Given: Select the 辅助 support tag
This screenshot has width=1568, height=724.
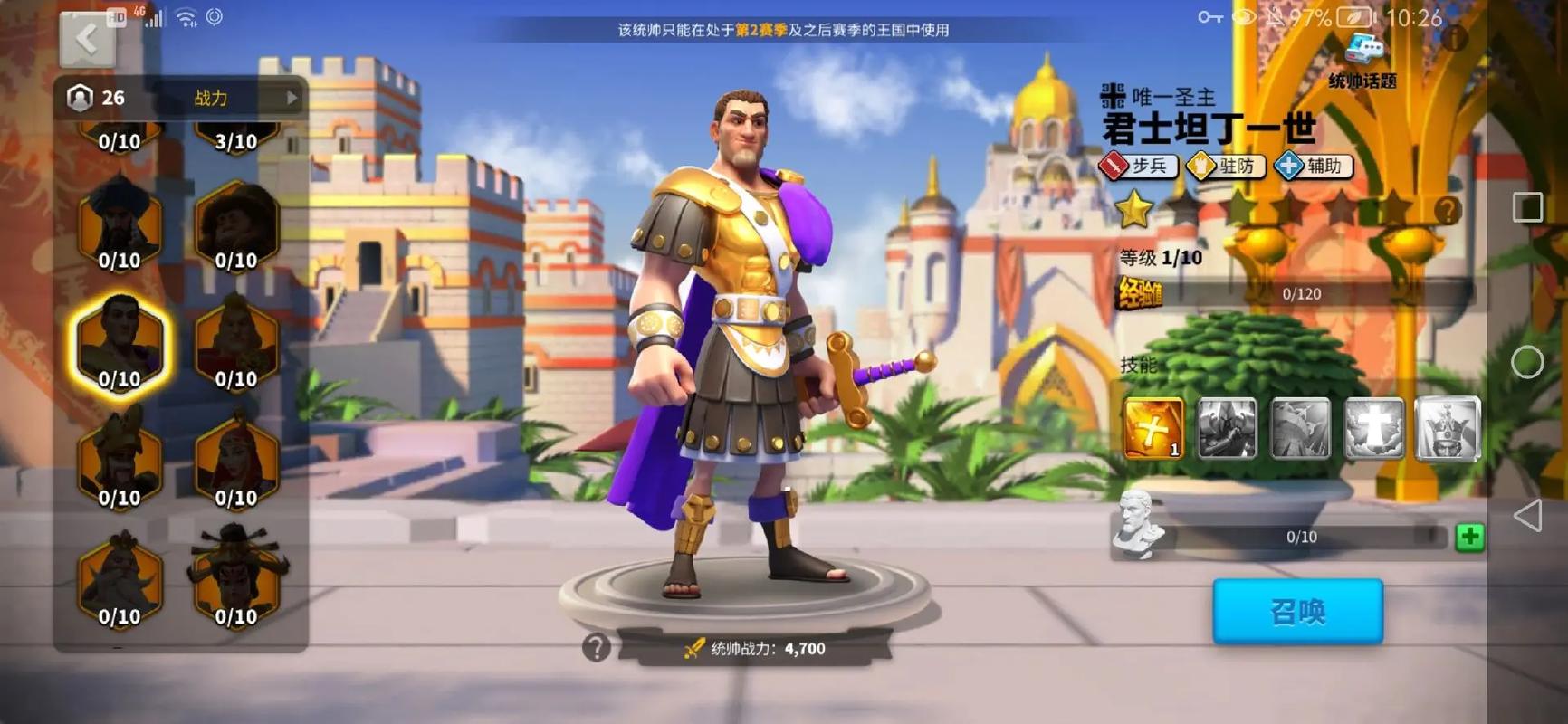Looking at the screenshot, I should [x=1314, y=167].
